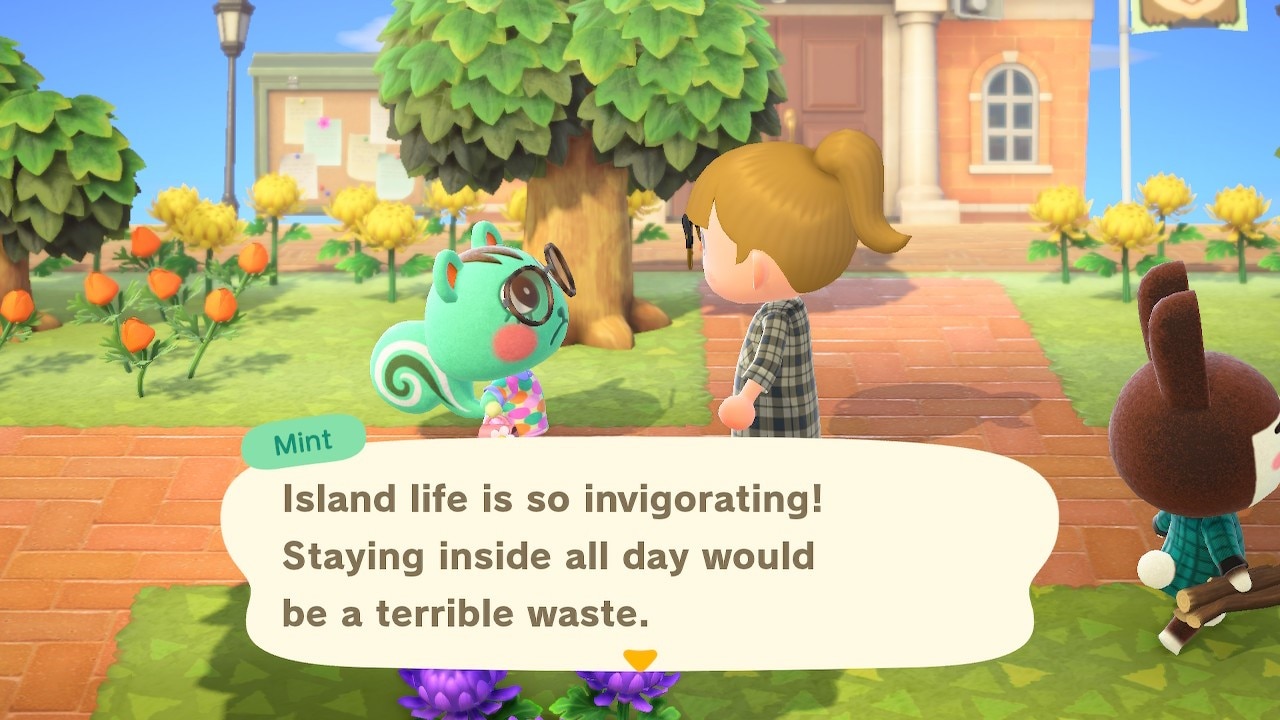
Task: Click the orange continue arrow below the dialogue
Action: pyautogui.click(x=640, y=661)
